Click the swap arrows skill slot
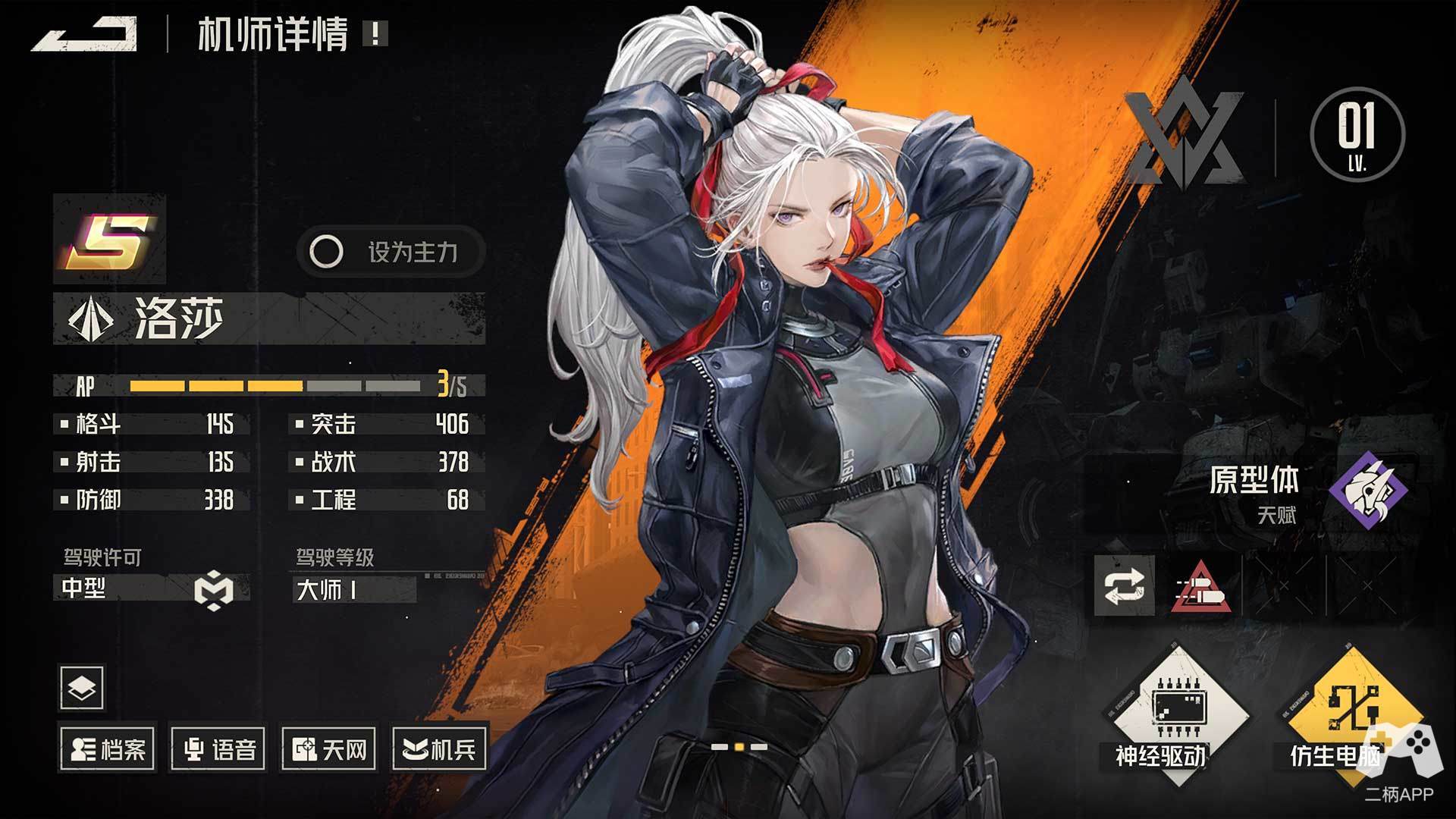Viewport: 1456px width, 819px height. click(x=1124, y=585)
